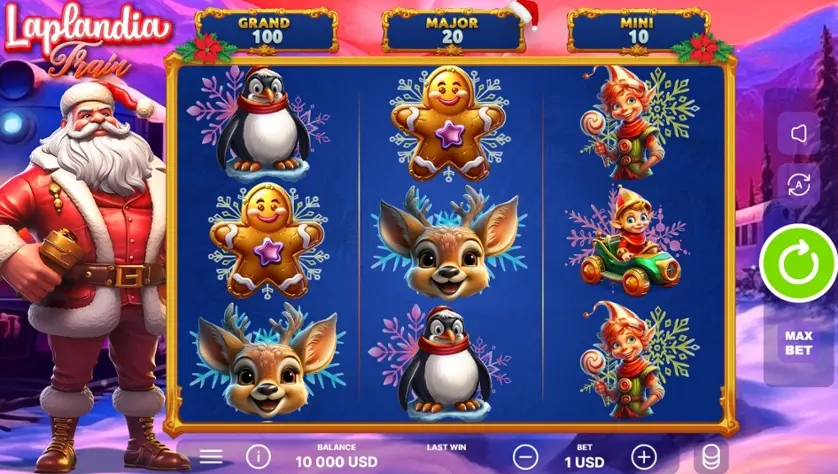Set the wager with MAX BET

click(798, 343)
